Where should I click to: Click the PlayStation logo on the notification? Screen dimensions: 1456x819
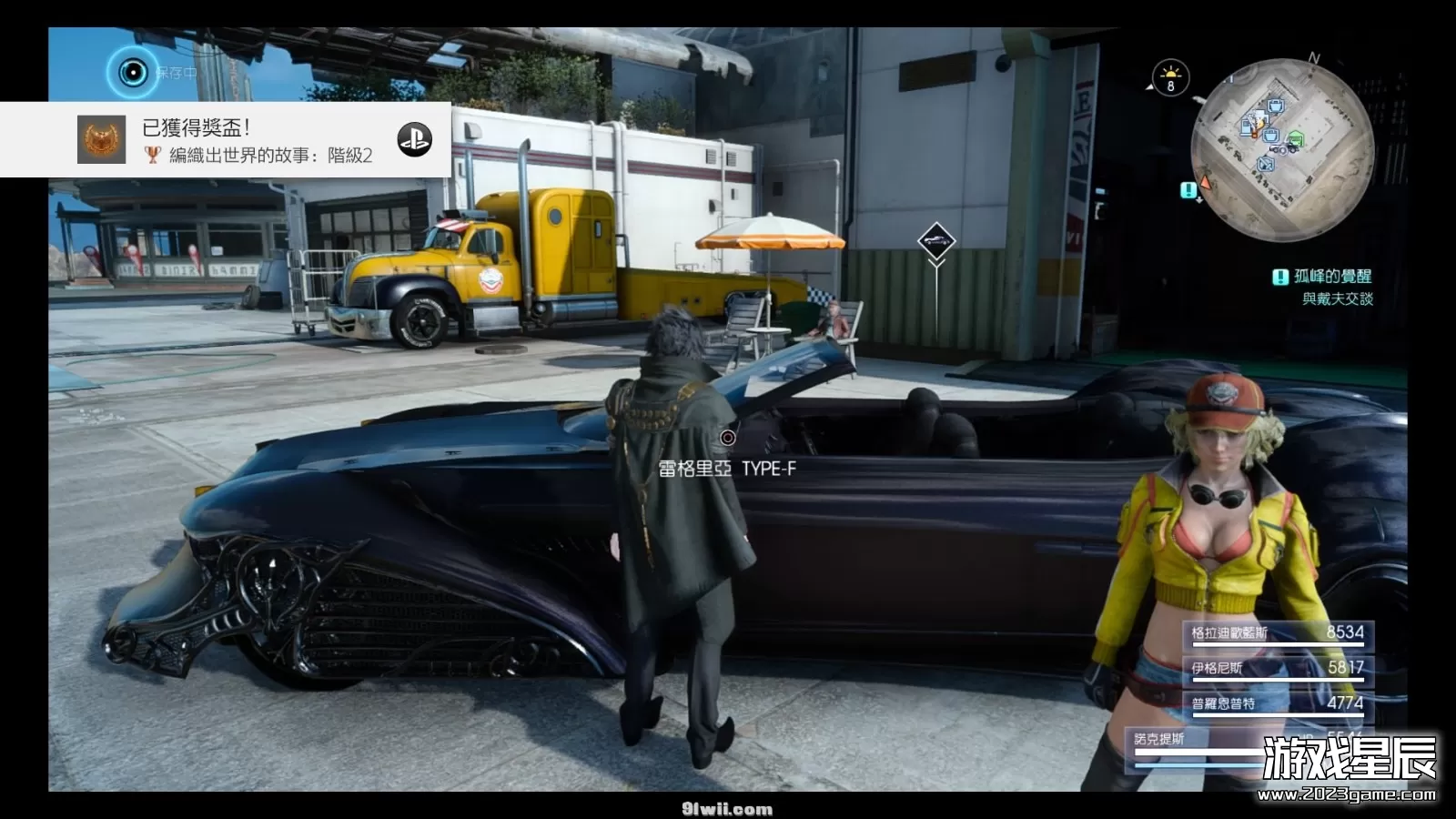(414, 139)
